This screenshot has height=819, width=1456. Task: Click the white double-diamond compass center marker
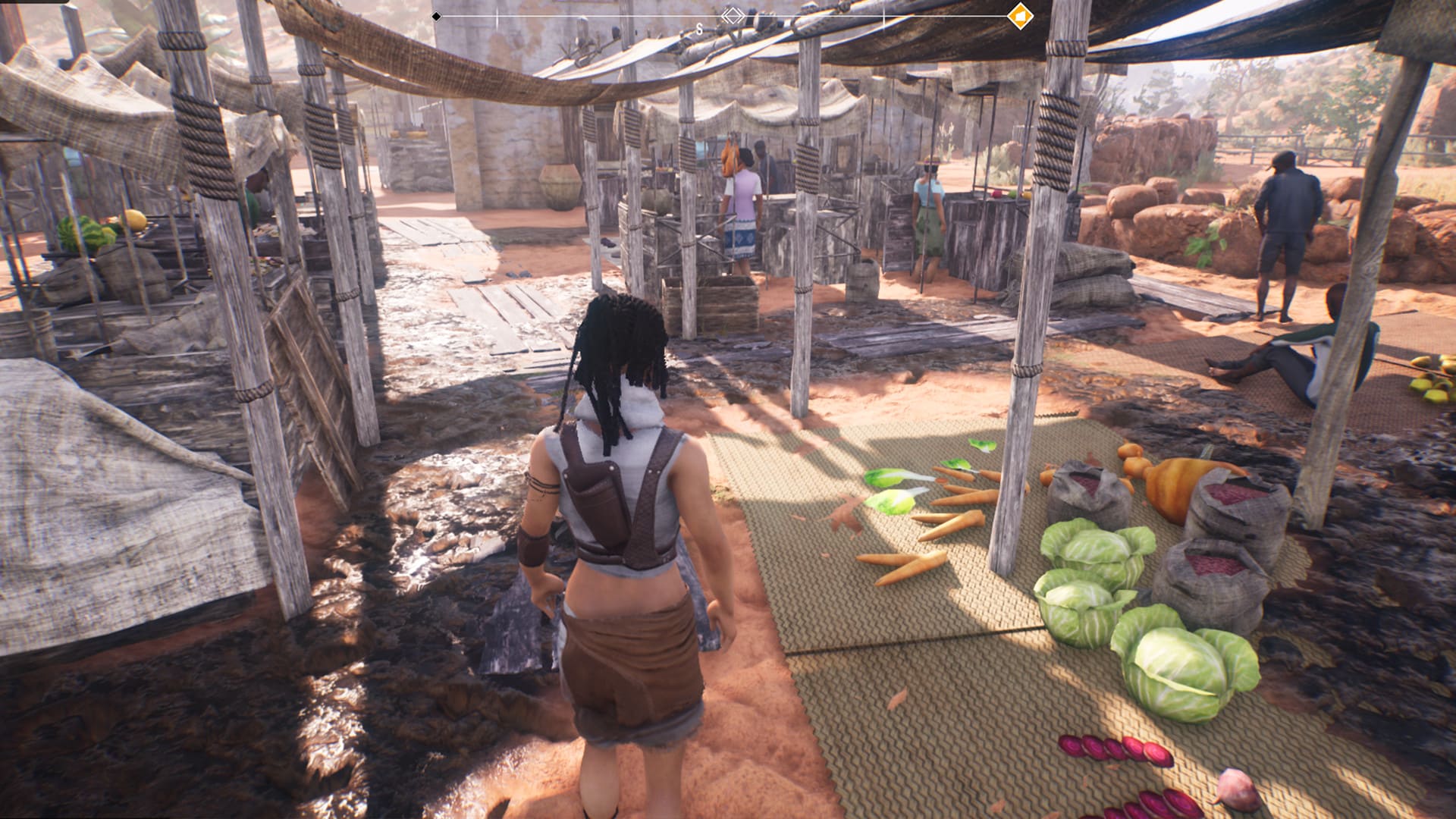(x=732, y=15)
